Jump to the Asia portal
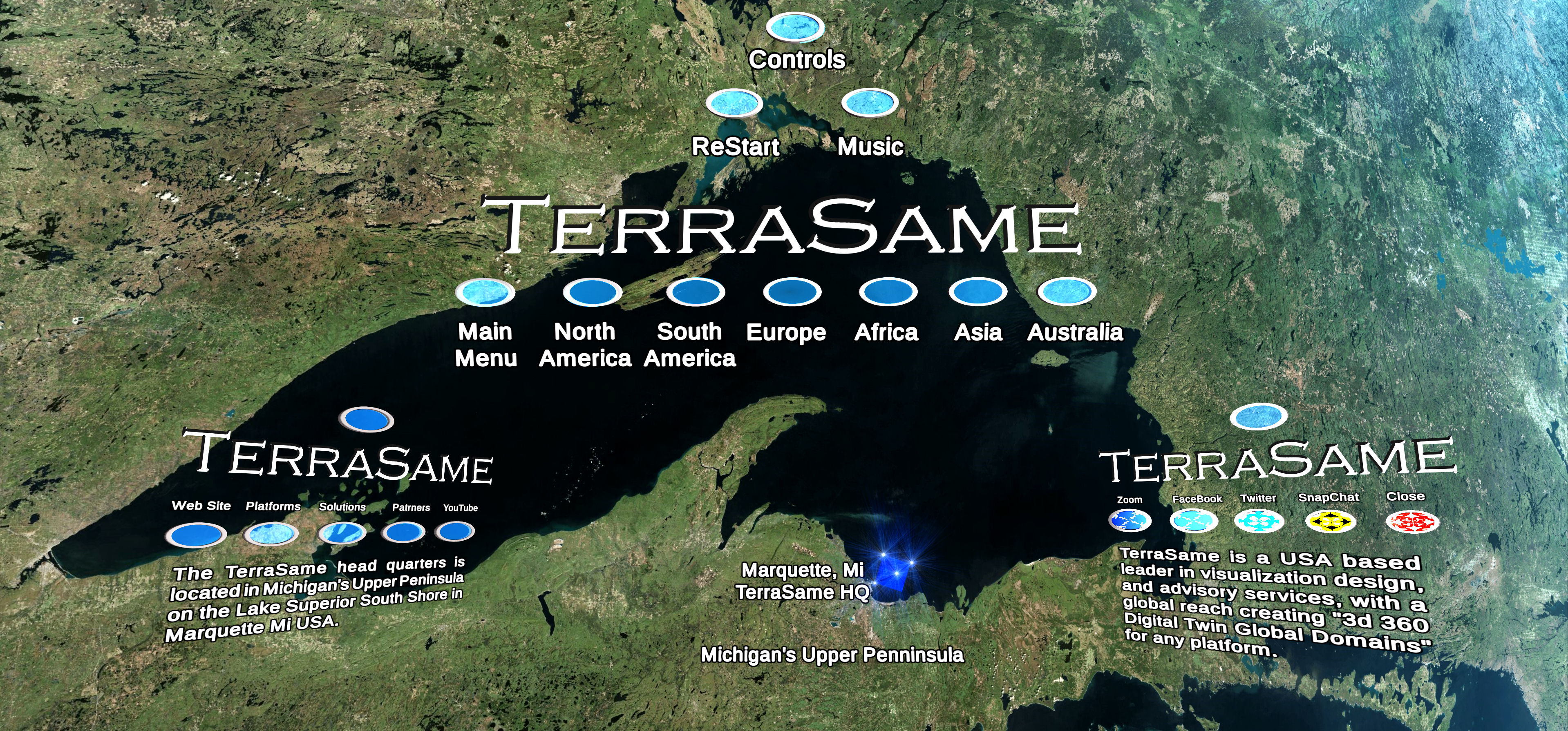The width and height of the screenshot is (1568, 731). coord(977,292)
